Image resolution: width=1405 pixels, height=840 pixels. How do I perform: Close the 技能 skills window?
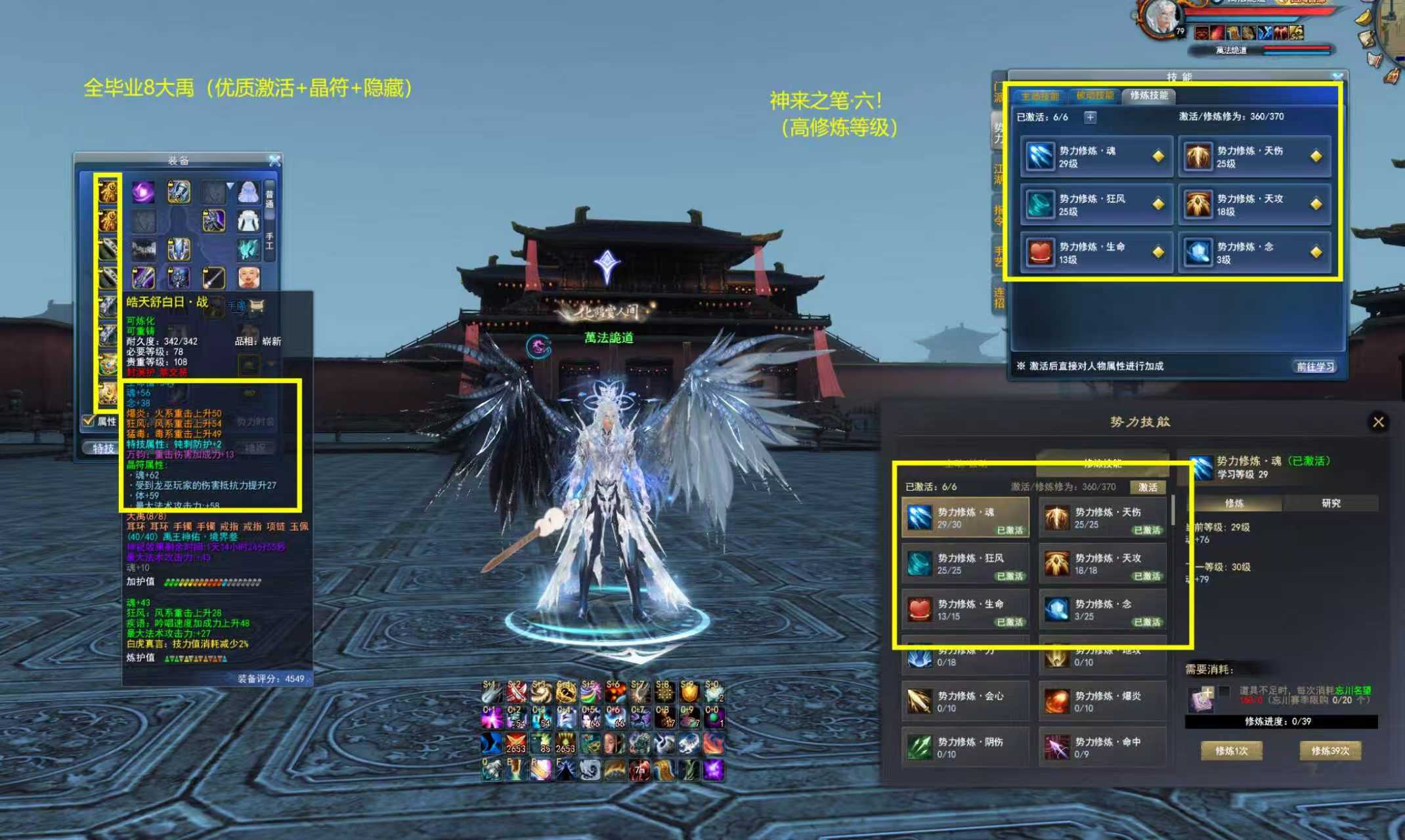[x=1337, y=77]
